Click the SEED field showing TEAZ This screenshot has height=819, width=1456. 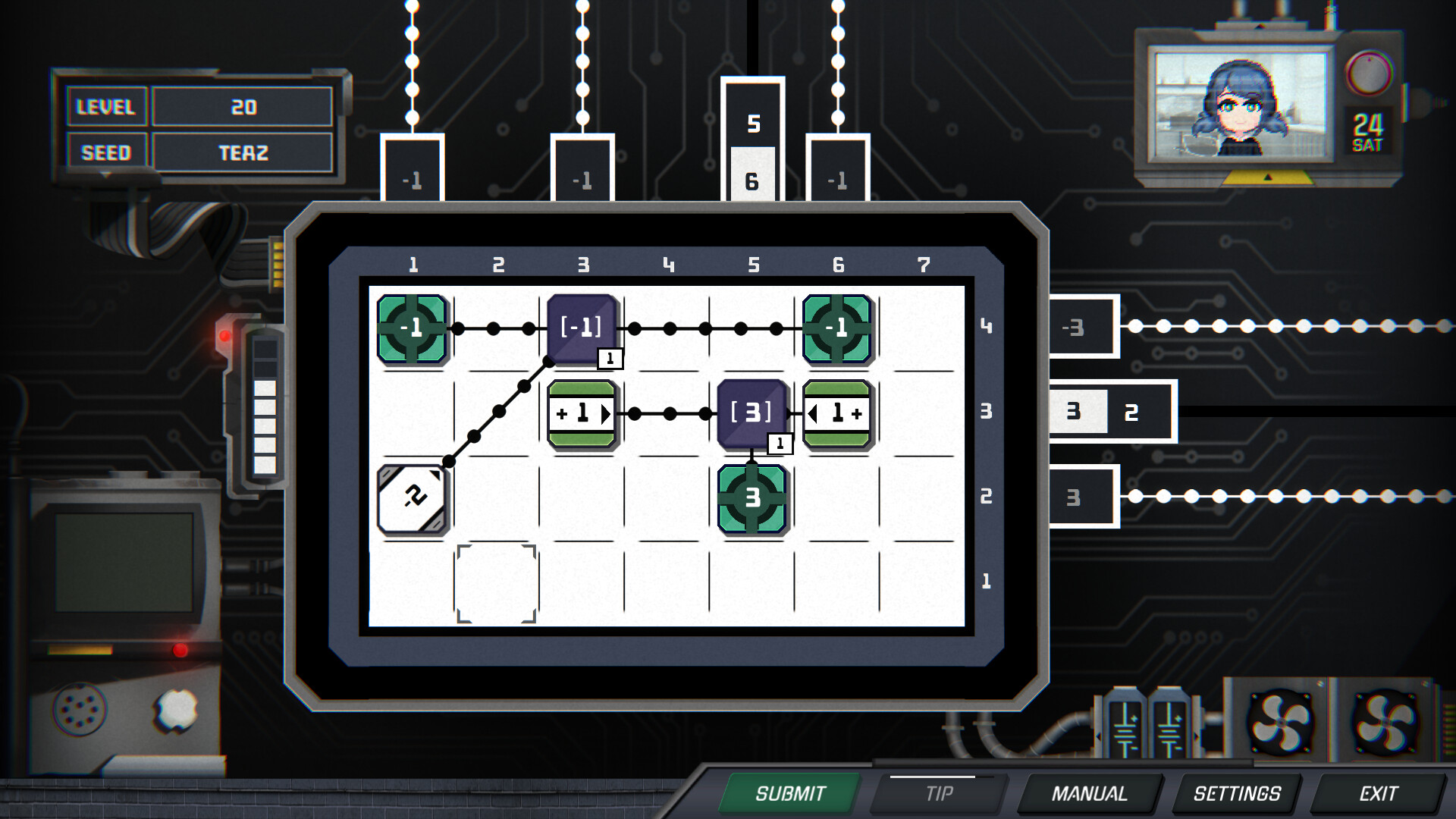pyautogui.click(x=241, y=152)
